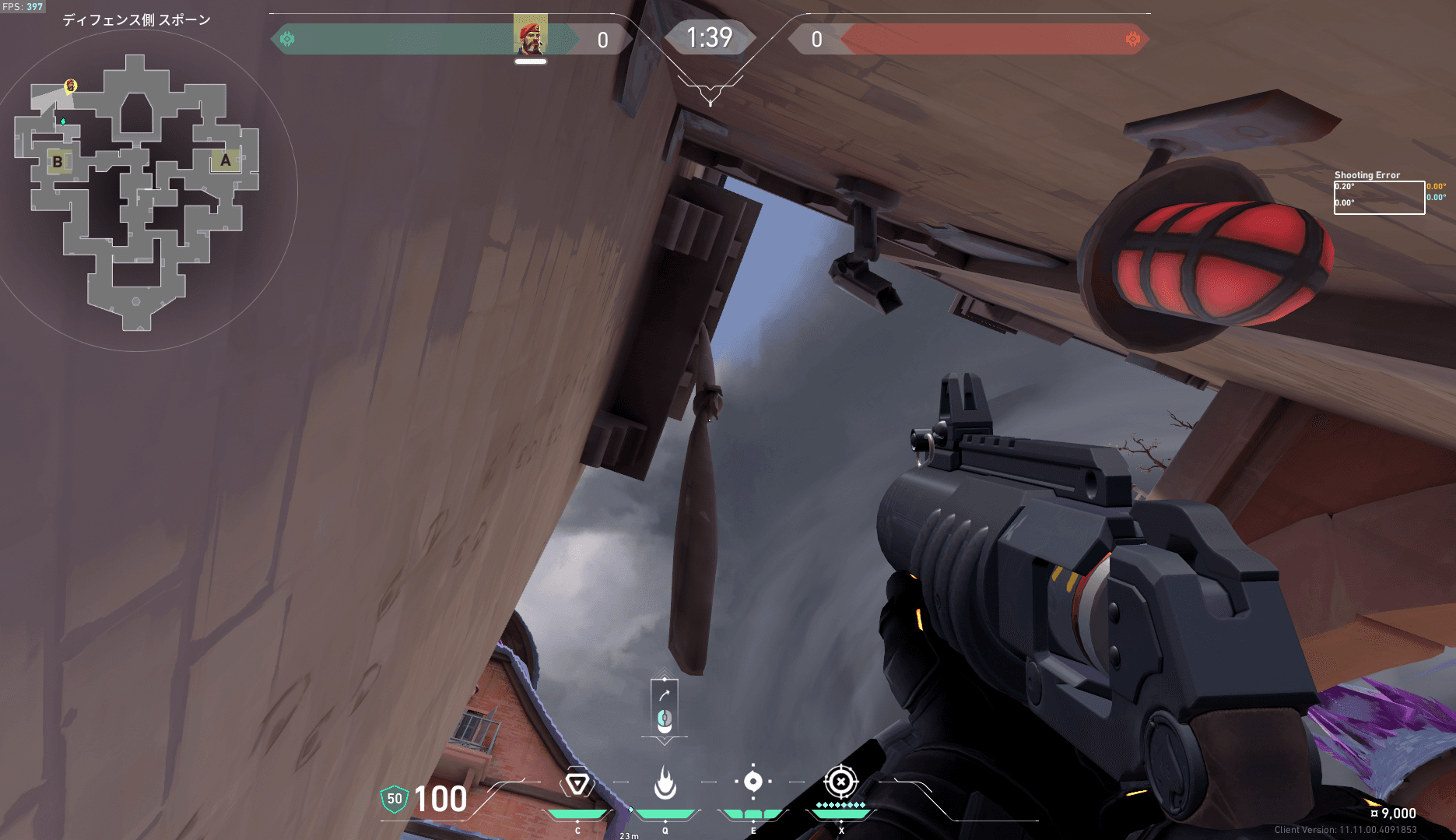Activate the Sky Smoke ability icon
This screenshot has height=840, width=1456.
click(753, 782)
